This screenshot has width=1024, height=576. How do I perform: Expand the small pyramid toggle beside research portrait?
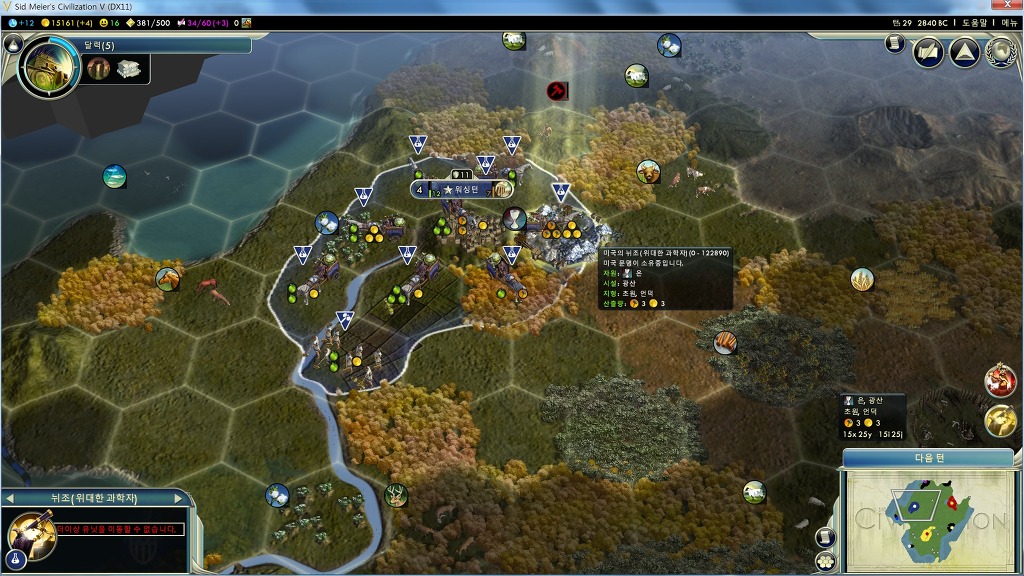13,44
